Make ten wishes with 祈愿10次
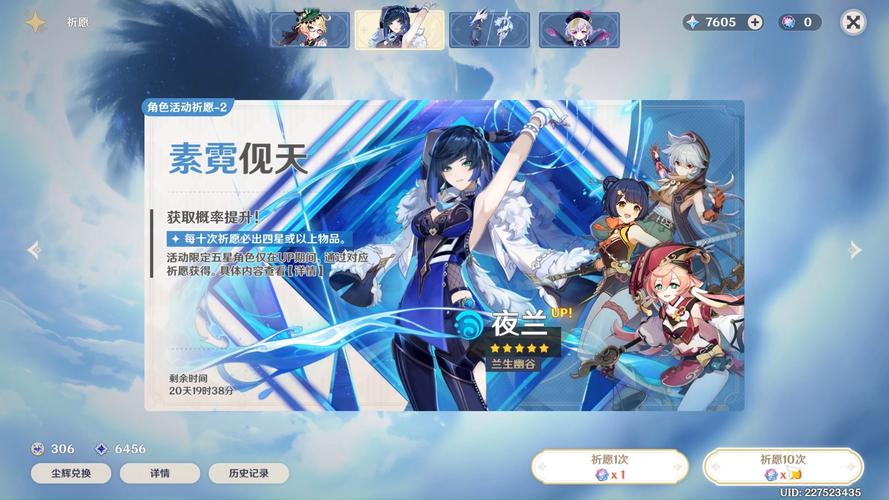The height and width of the screenshot is (500, 889). click(782, 467)
